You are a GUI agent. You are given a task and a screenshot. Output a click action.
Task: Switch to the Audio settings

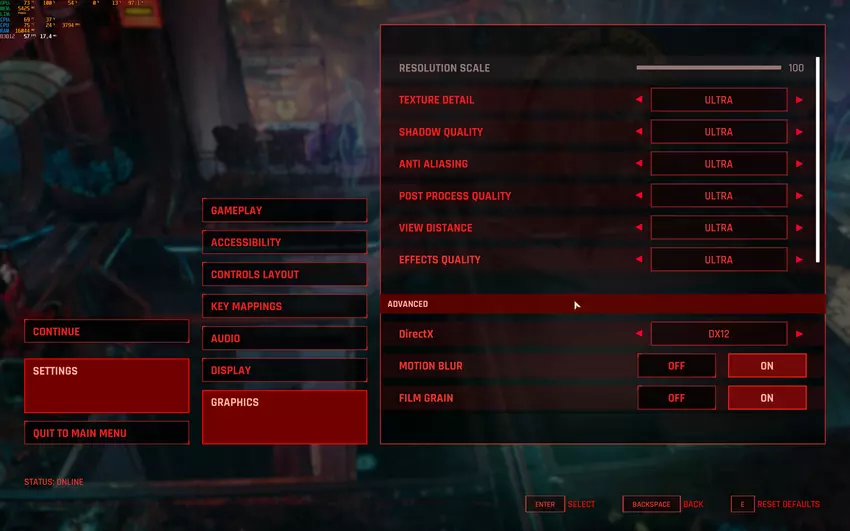[284, 338]
